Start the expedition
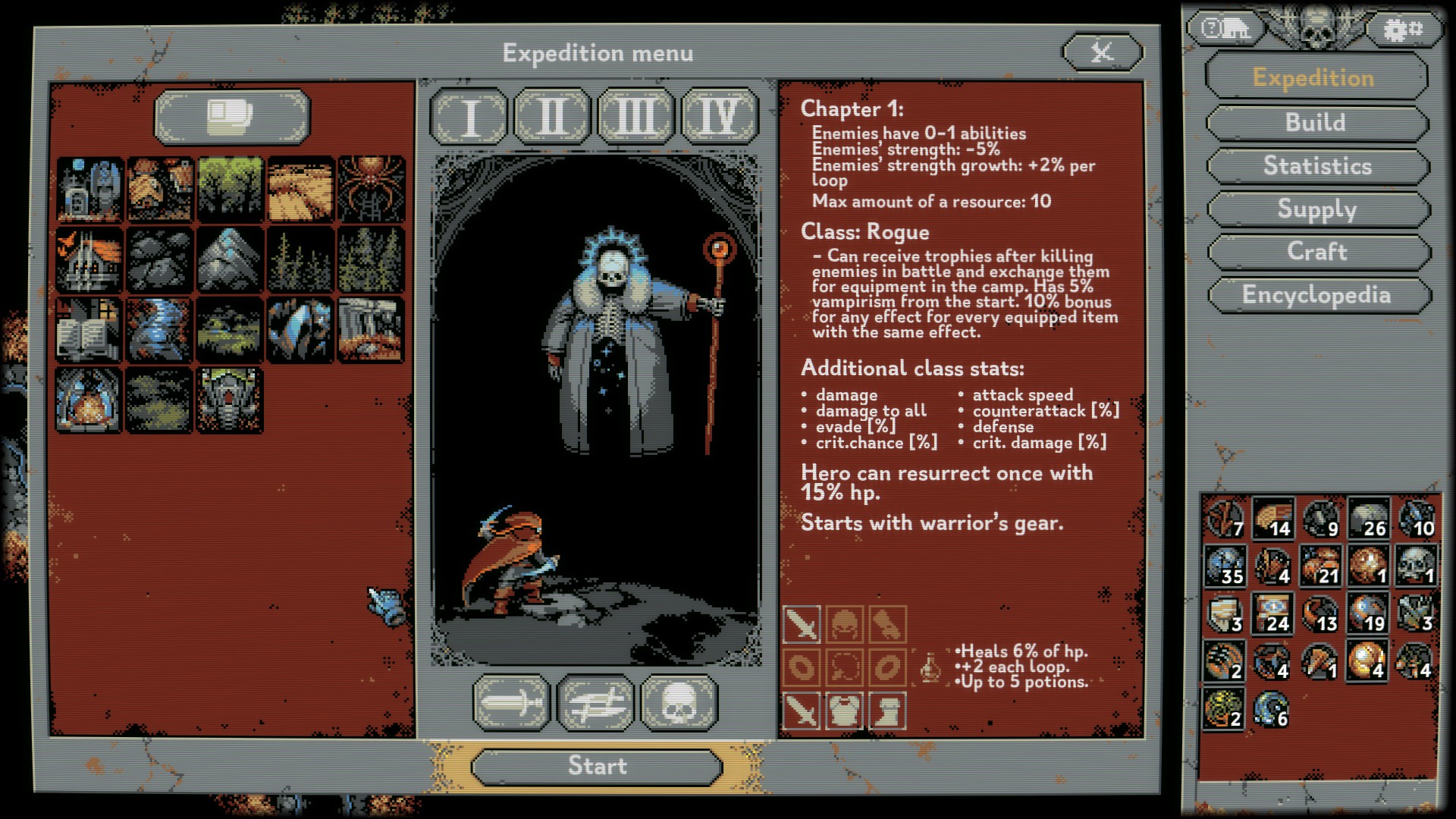The height and width of the screenshot is (819, 1456). tap(597, 767)
